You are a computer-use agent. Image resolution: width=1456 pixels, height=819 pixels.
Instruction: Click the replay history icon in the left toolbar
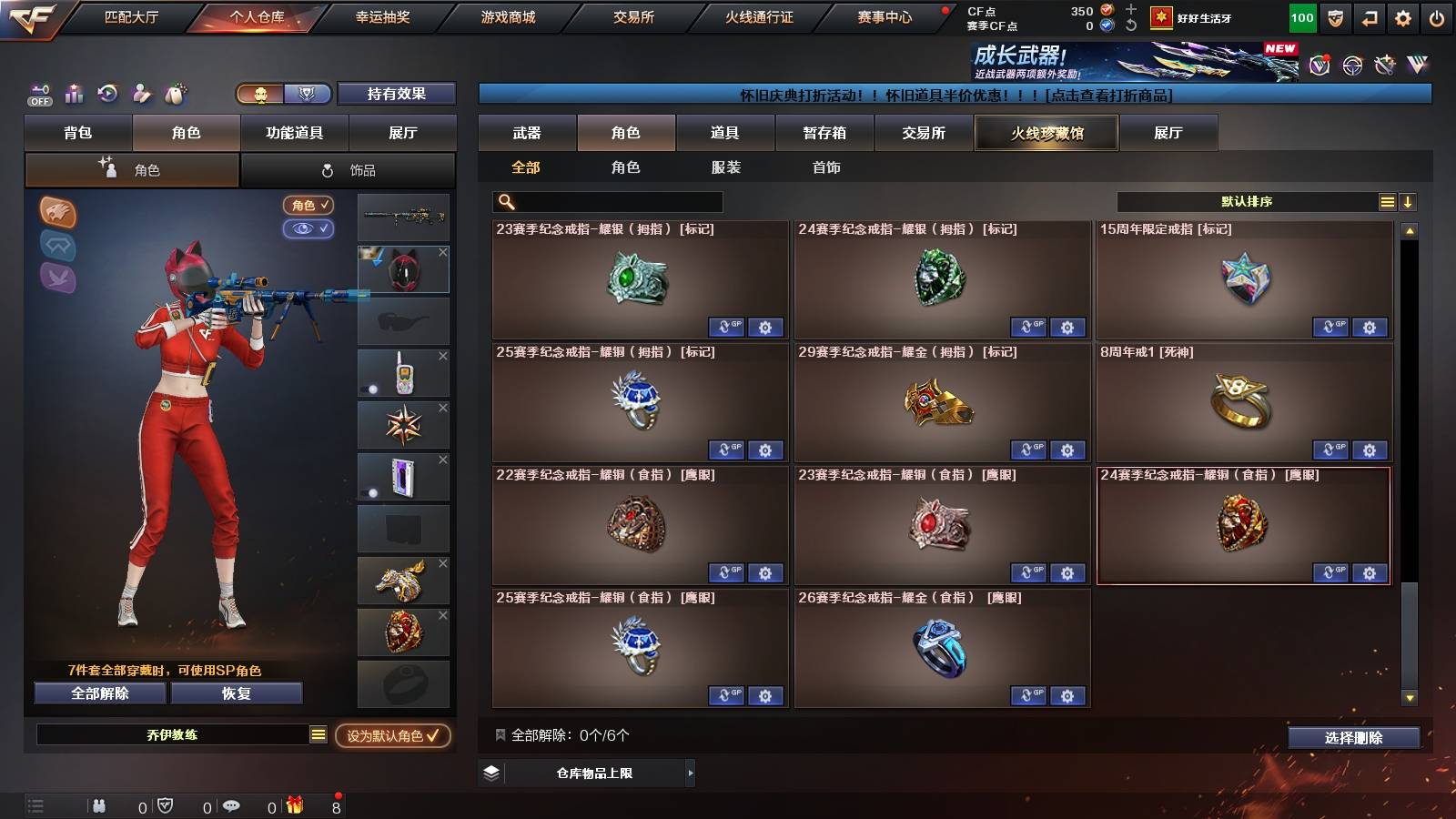[x=107, y=94]
